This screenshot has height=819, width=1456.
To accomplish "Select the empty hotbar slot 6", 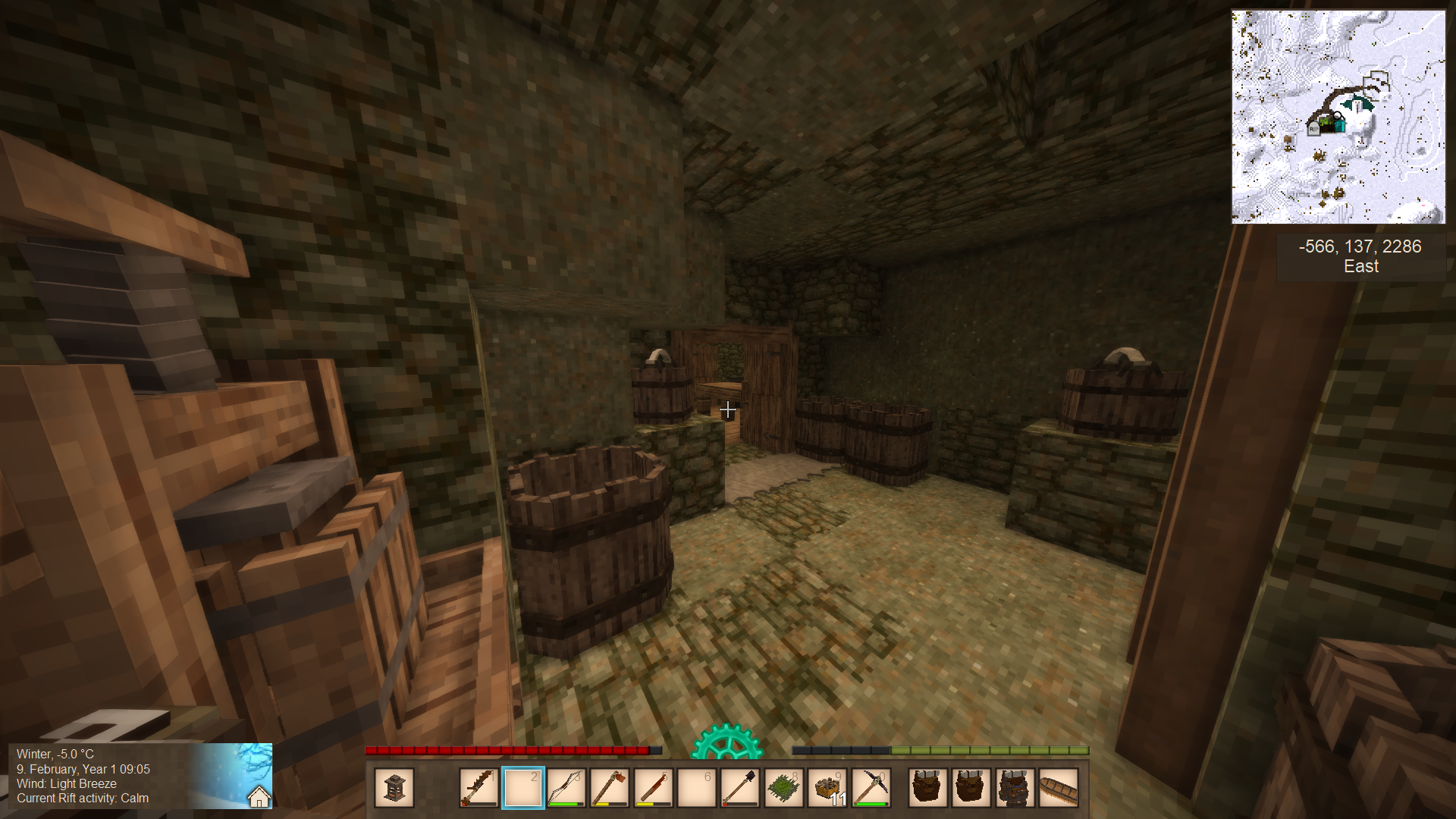I will (696, 788).
